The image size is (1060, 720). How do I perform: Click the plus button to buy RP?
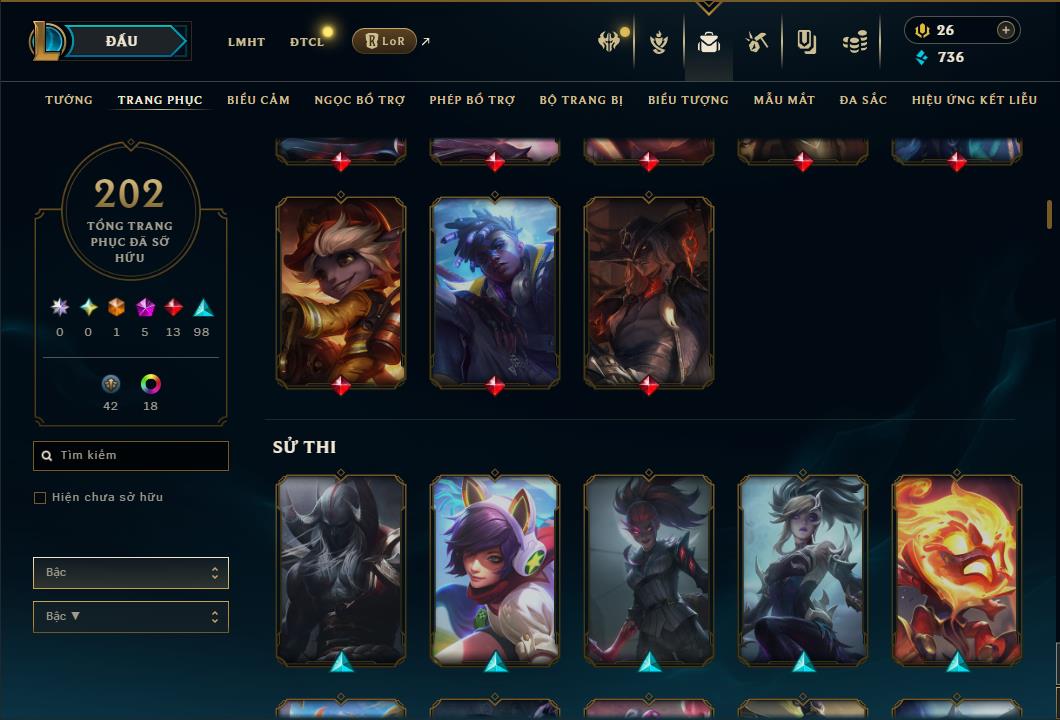[1005, 30]
